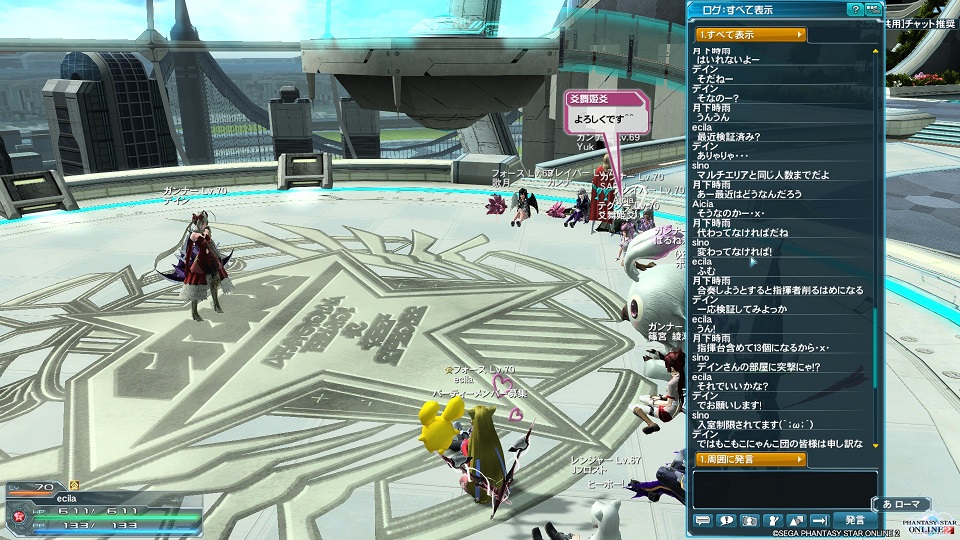Send the message with the 発言 button
This screenshot has width=960, height=540.
point(855,520)
